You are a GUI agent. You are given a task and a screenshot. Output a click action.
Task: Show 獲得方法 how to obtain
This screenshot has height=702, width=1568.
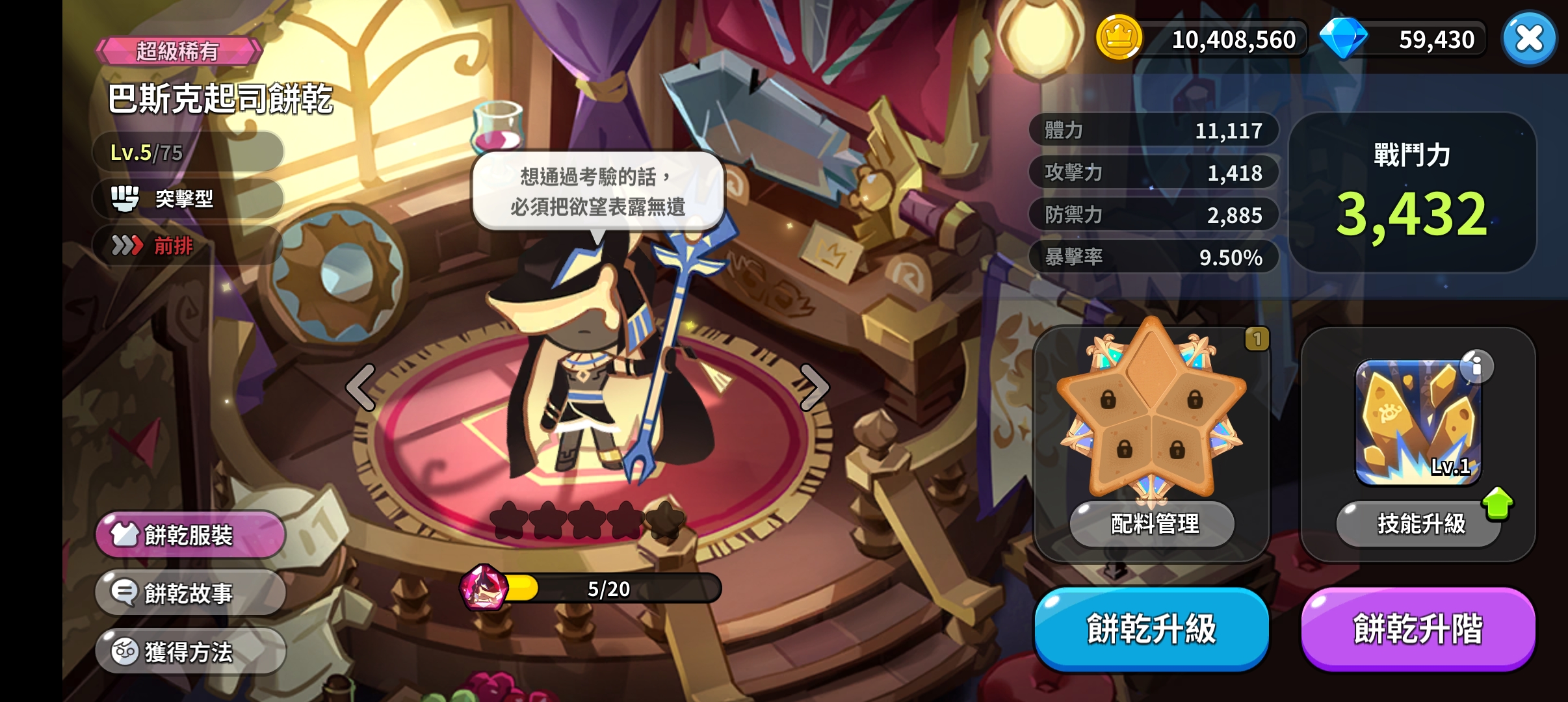point(190,651)
